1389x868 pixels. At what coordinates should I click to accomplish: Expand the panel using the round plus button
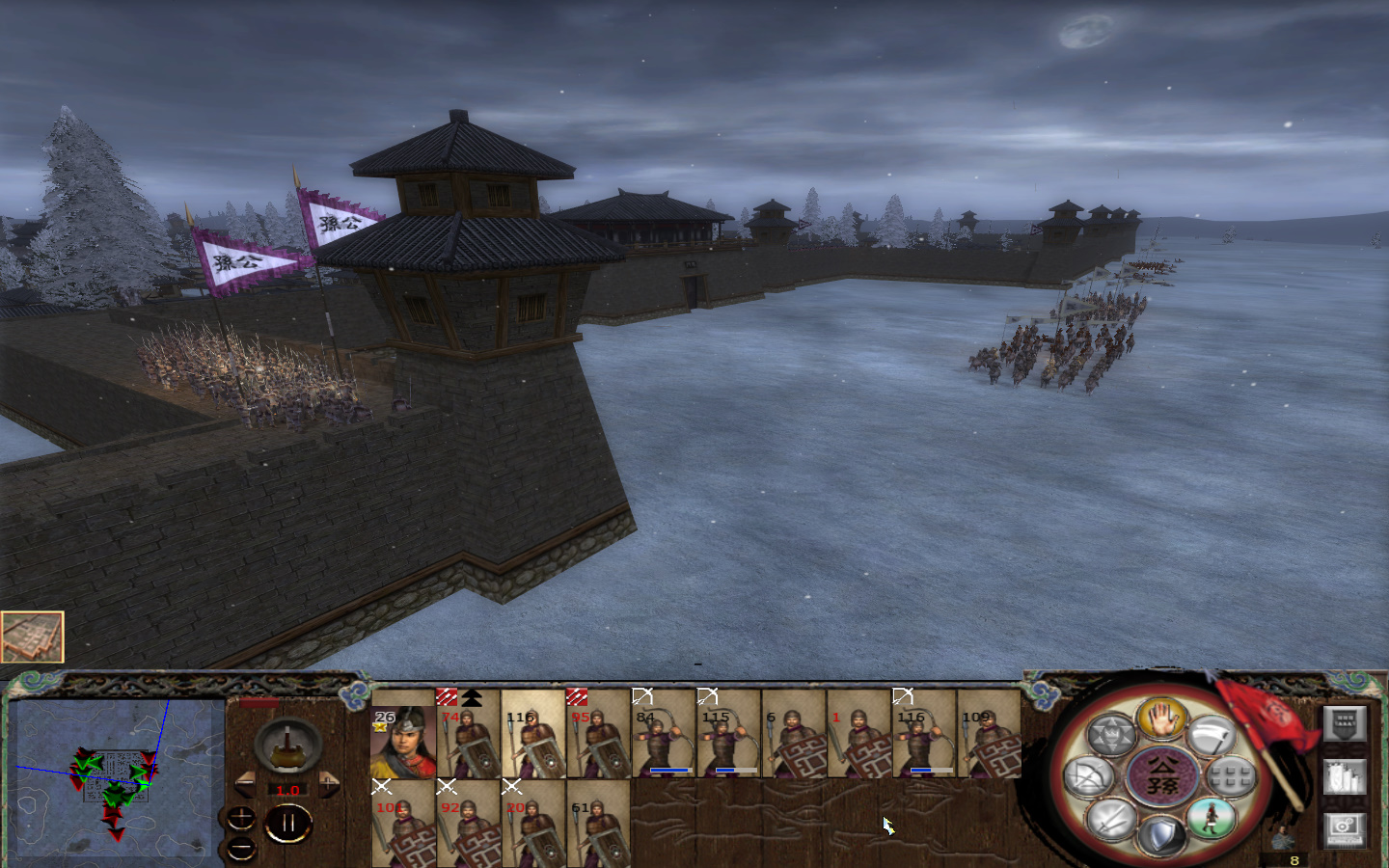pyautogui.click(x=241, y=819)
